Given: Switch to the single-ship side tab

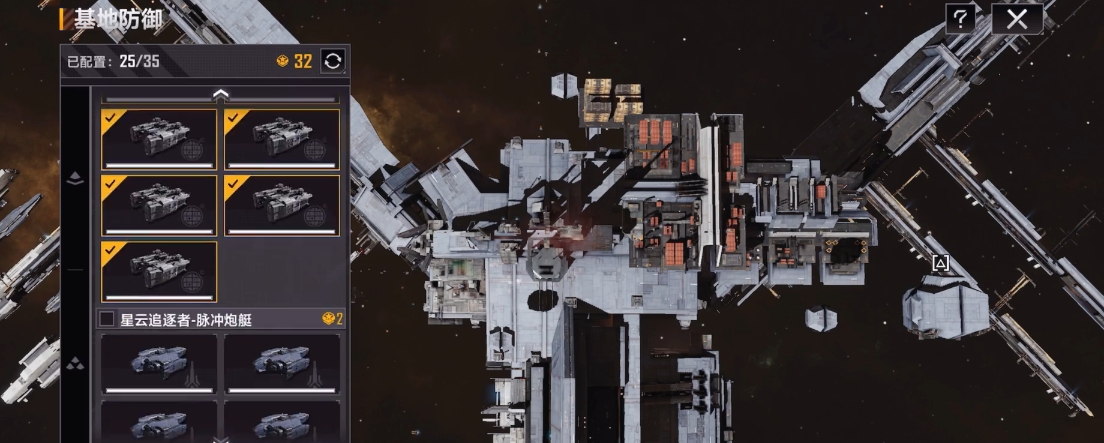Looking at the screenshot, I should click(75, 180).
